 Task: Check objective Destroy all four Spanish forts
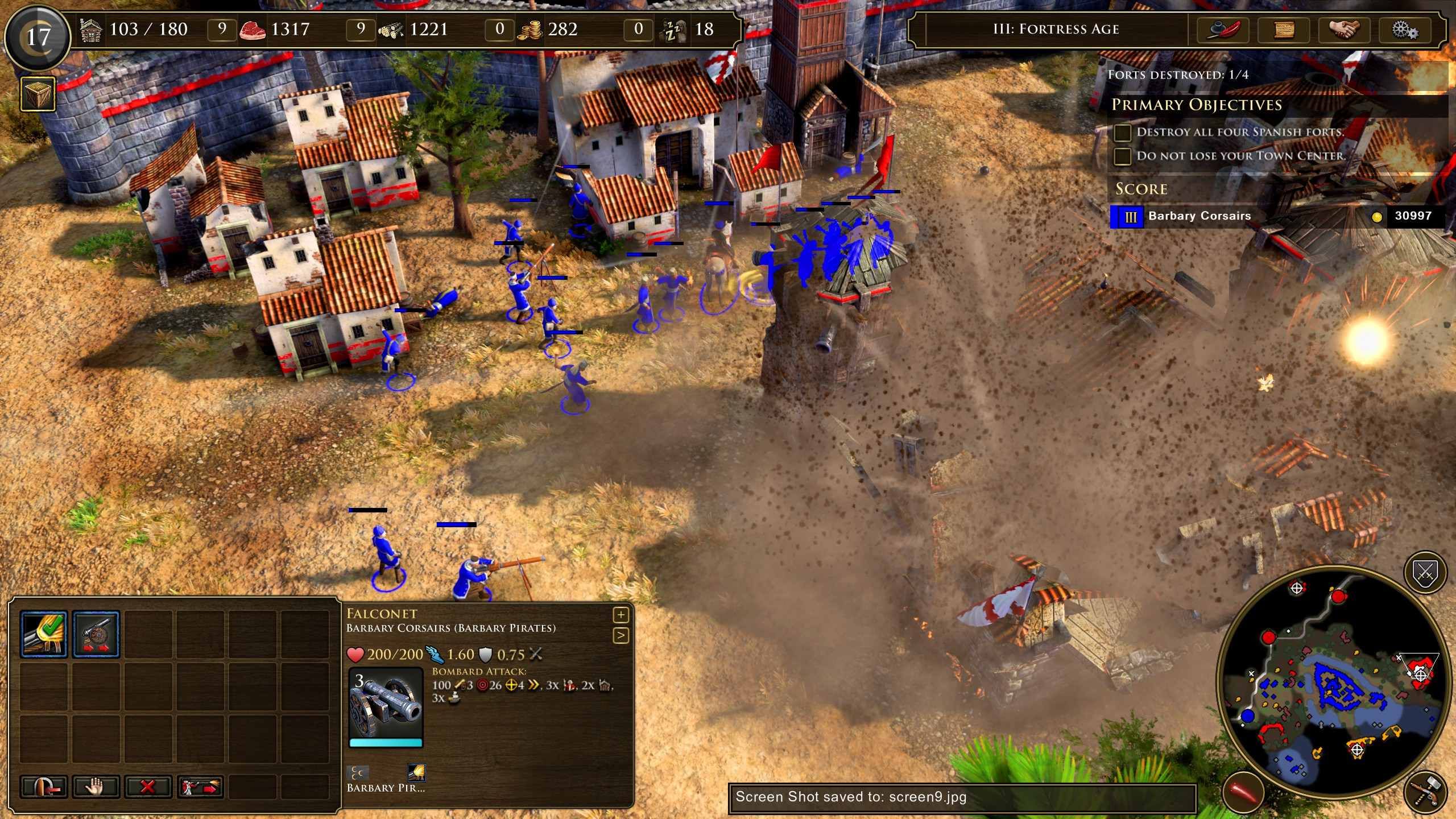[x=1122, y=132]
